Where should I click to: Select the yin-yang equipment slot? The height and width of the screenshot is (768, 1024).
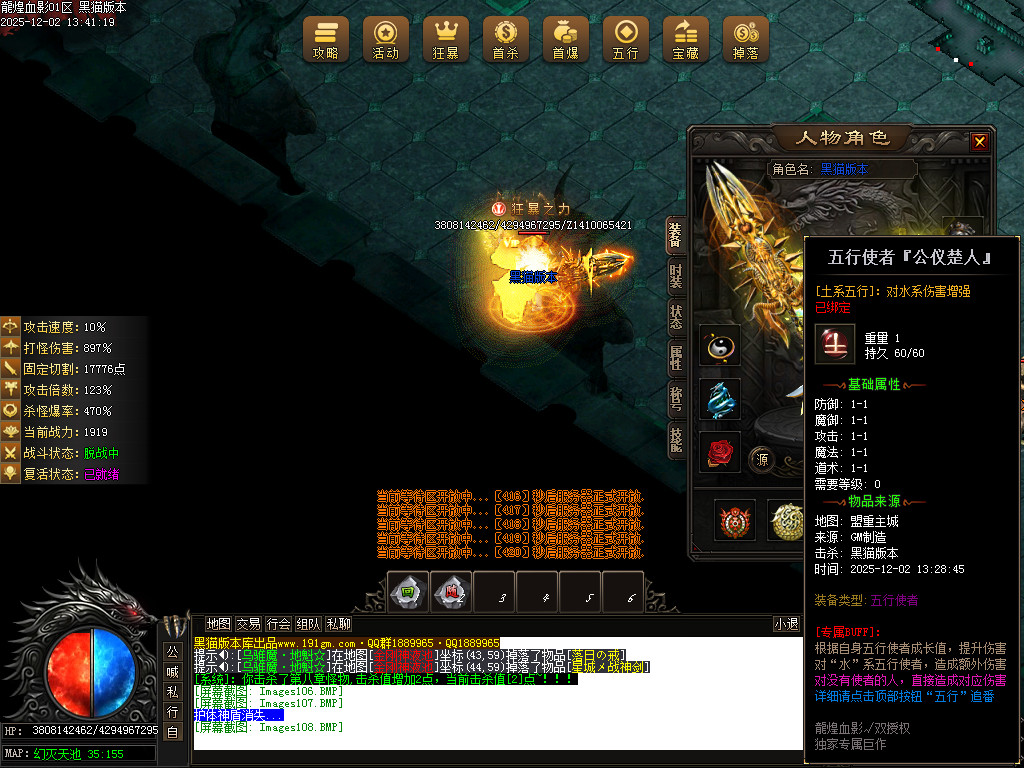click(720, 345)
